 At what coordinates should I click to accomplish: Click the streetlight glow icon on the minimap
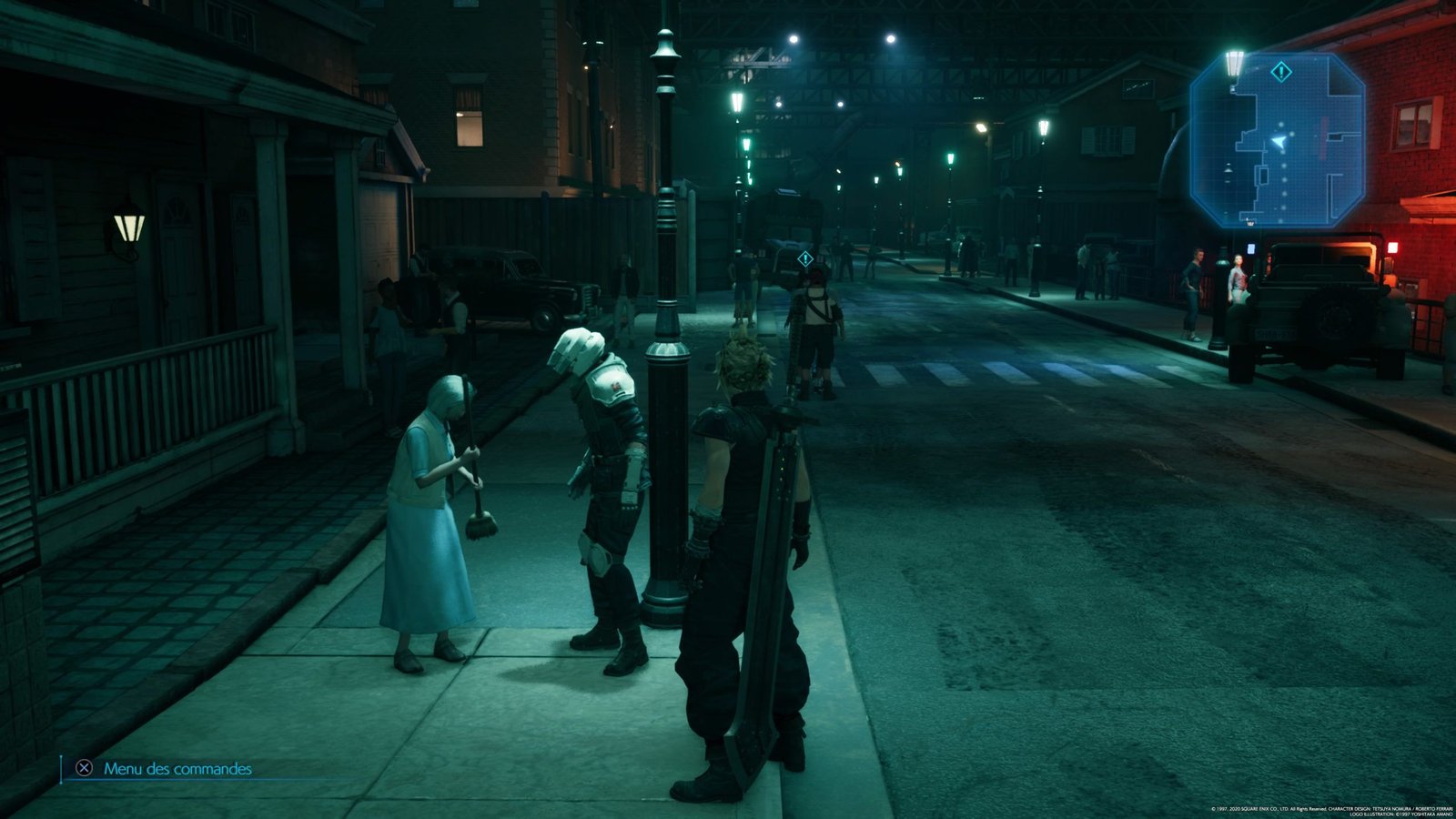click(1235, 62)
